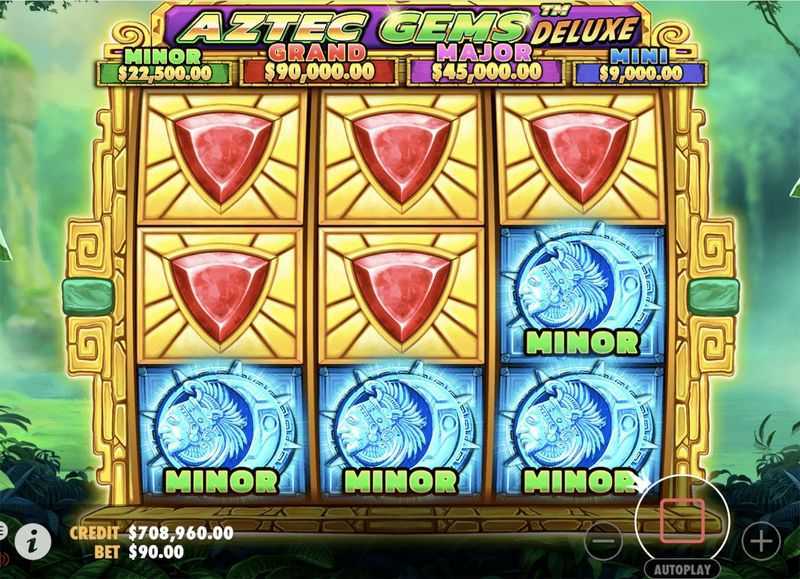
Task: Stop the spin with the round button
Action: [x=682, y=517]
